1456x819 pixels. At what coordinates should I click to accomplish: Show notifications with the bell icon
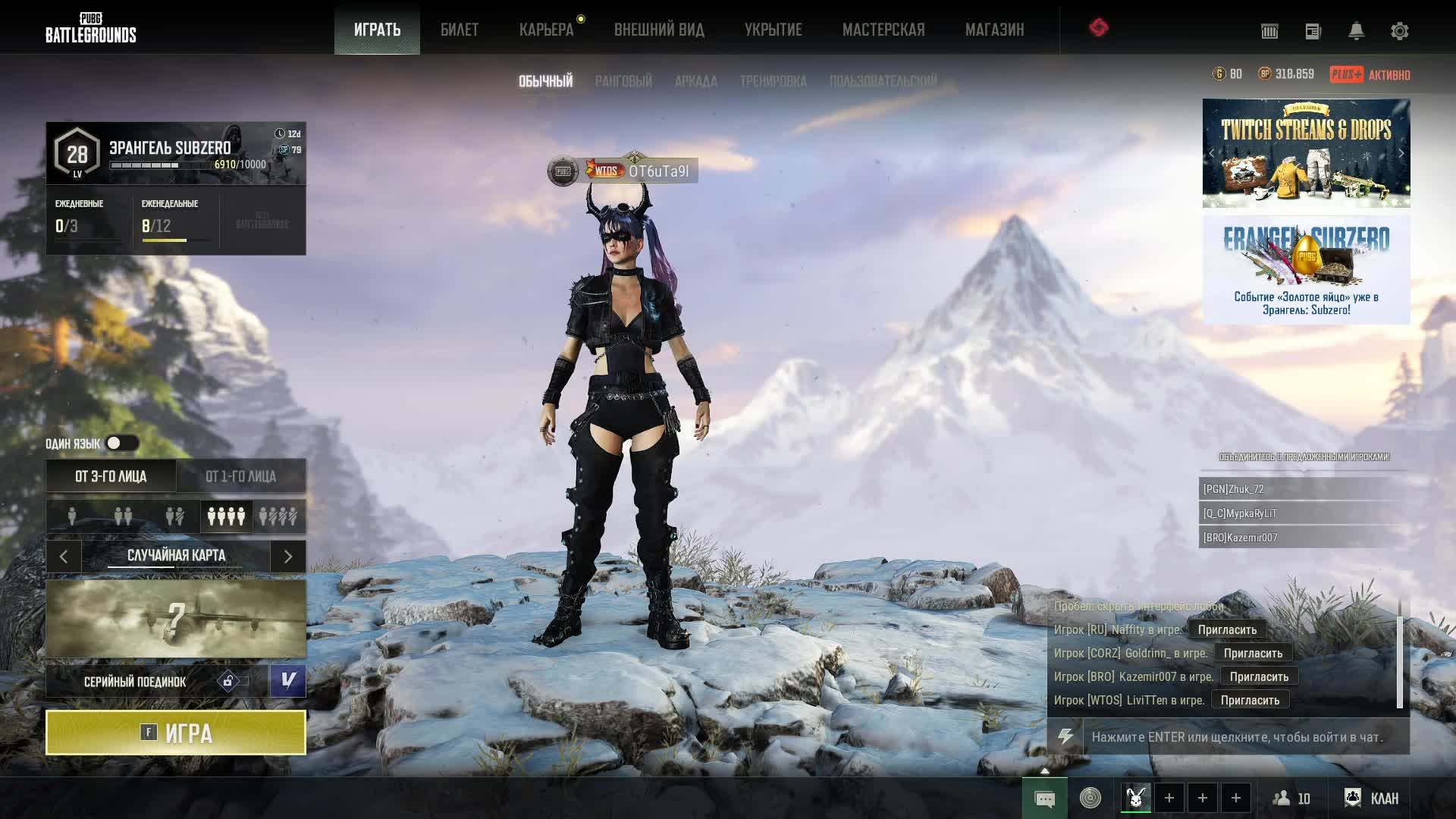(x=1356, y=31)
